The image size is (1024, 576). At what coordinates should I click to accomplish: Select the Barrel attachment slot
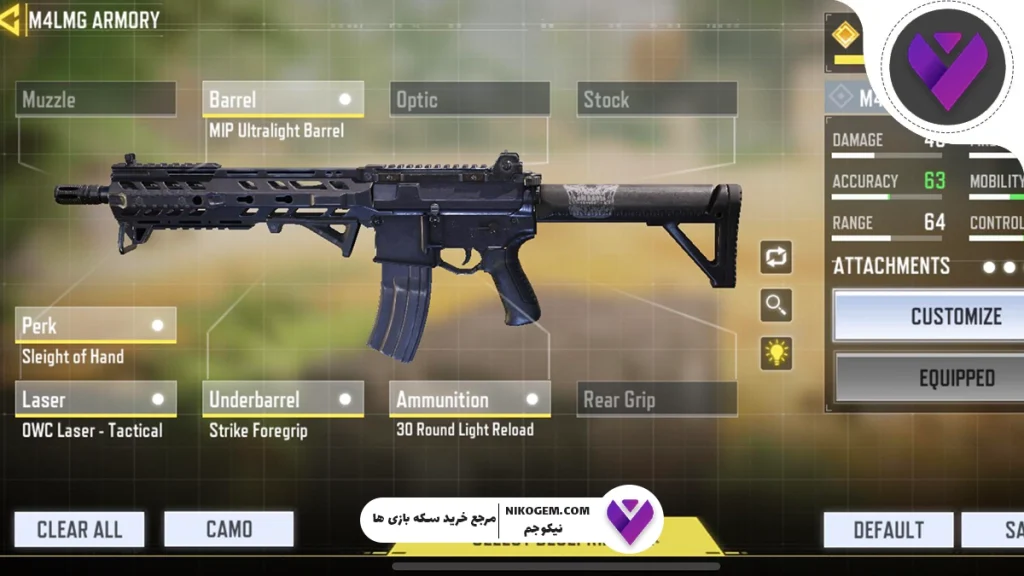pos(283,99)
